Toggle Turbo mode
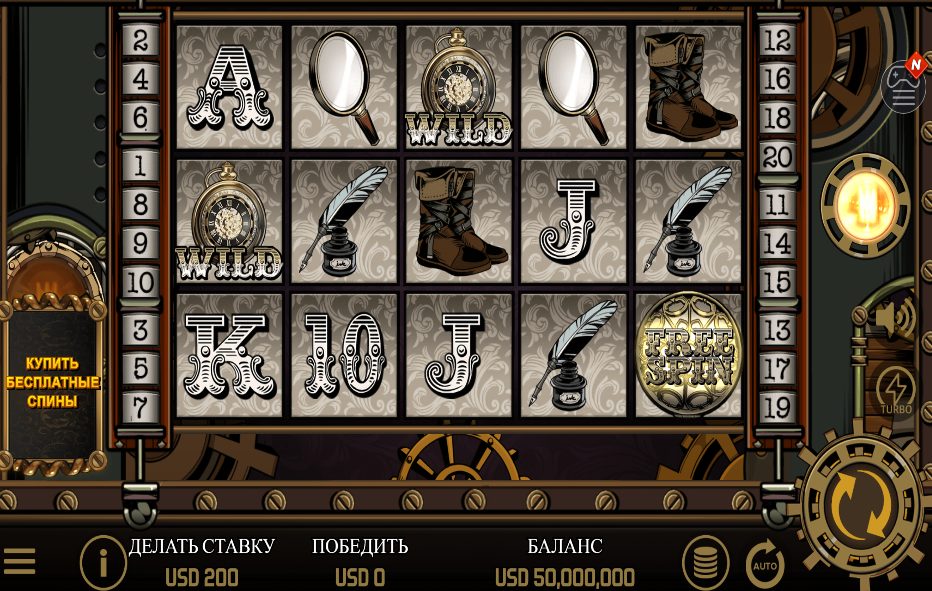This screenshot has width=932, height=591. pyautogui.click(x=895, y=391)
